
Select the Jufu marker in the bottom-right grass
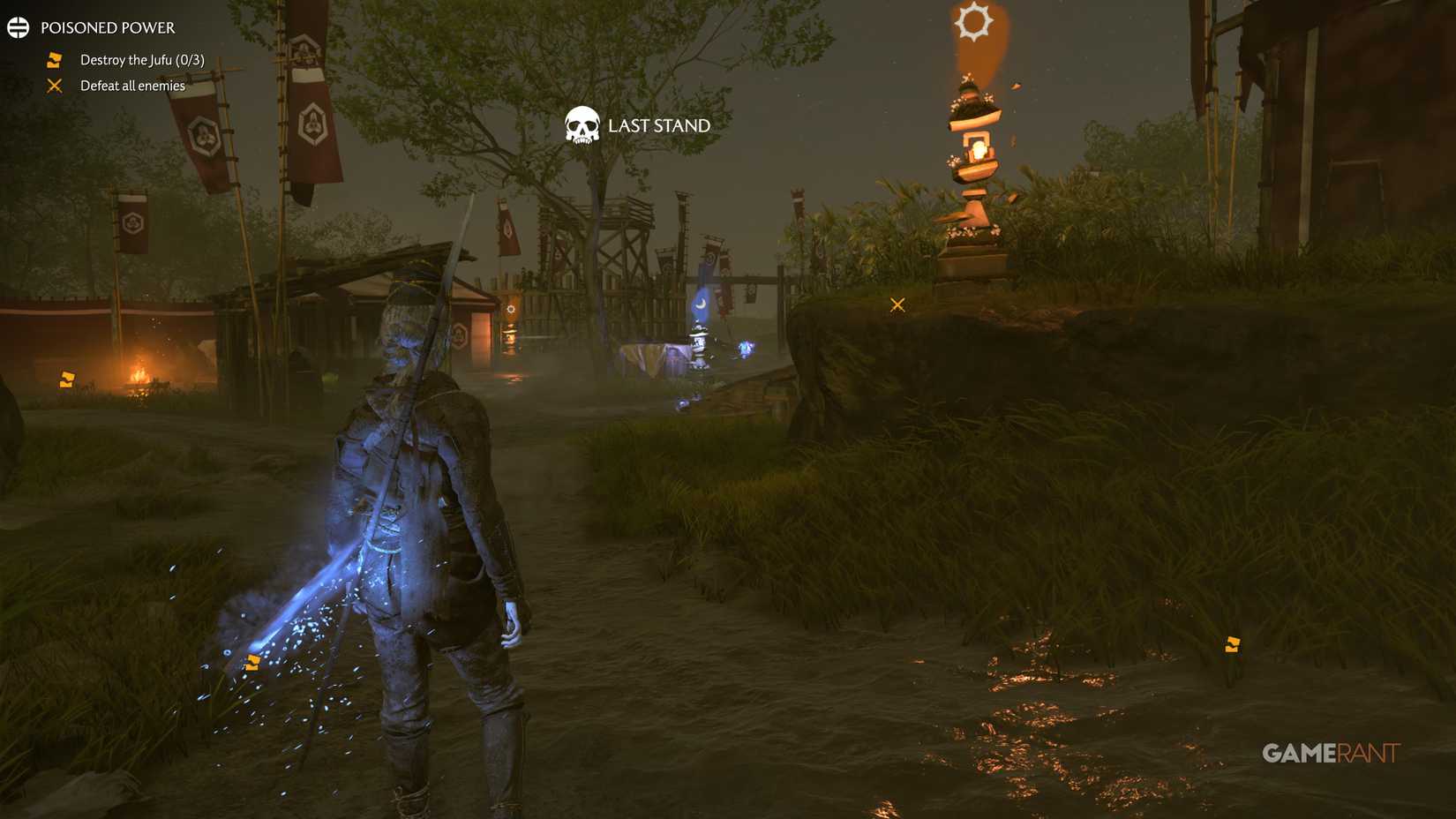point(1231,644)
